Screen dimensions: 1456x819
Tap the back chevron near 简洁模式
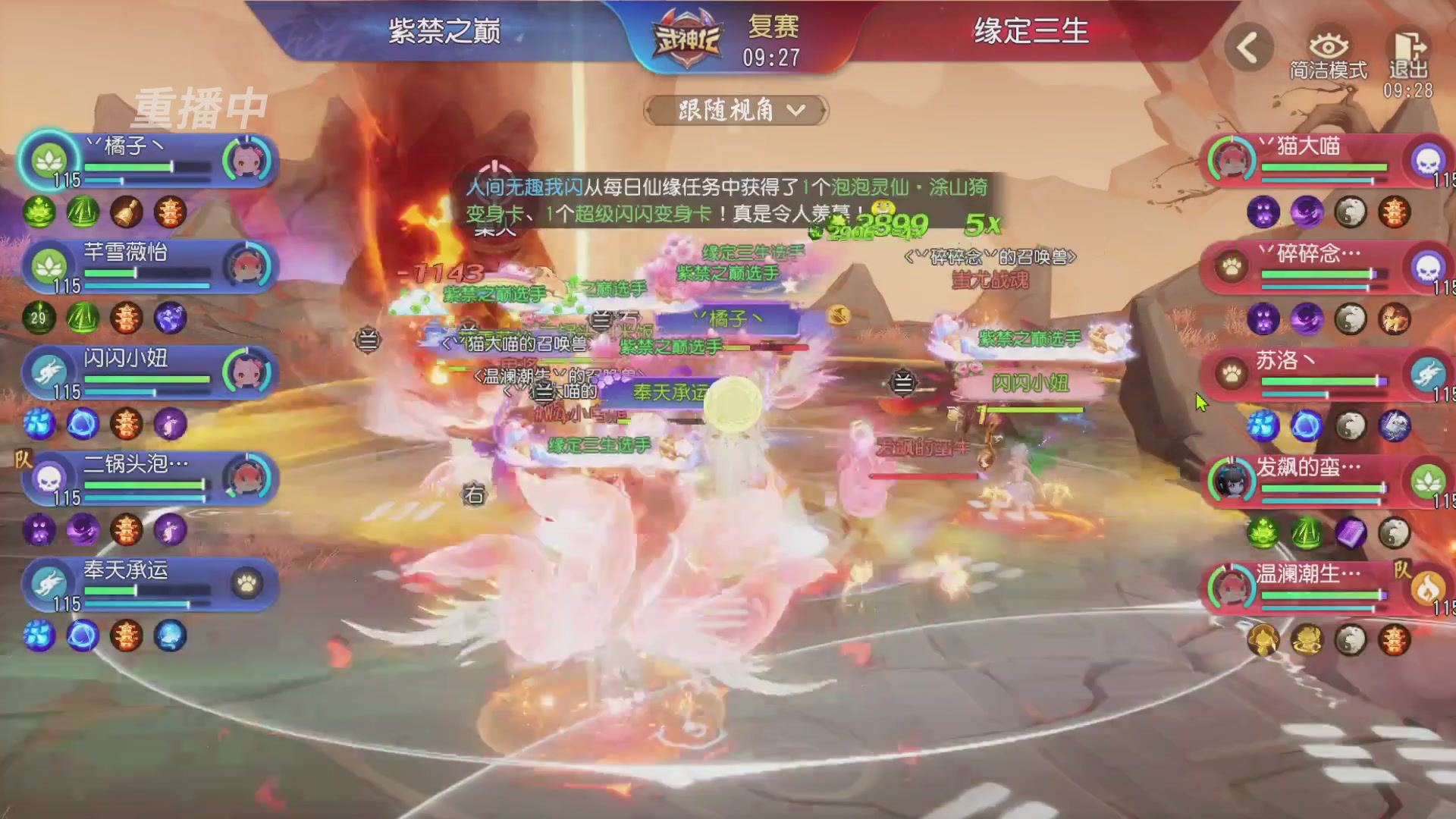[x=1248, y=47]
